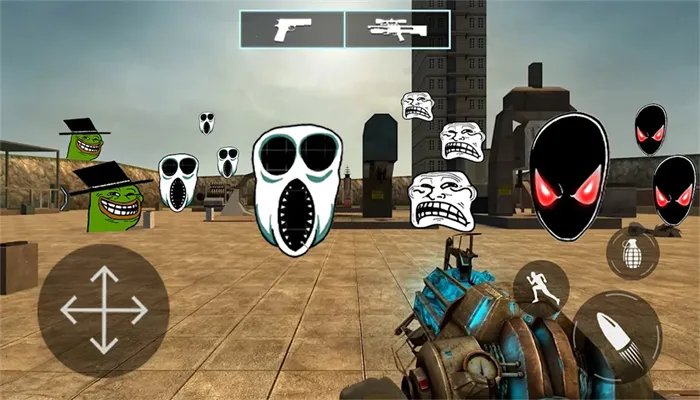Activate the running man sprint button
This screenshot has height=400, width=700.
tap(541, 289)
